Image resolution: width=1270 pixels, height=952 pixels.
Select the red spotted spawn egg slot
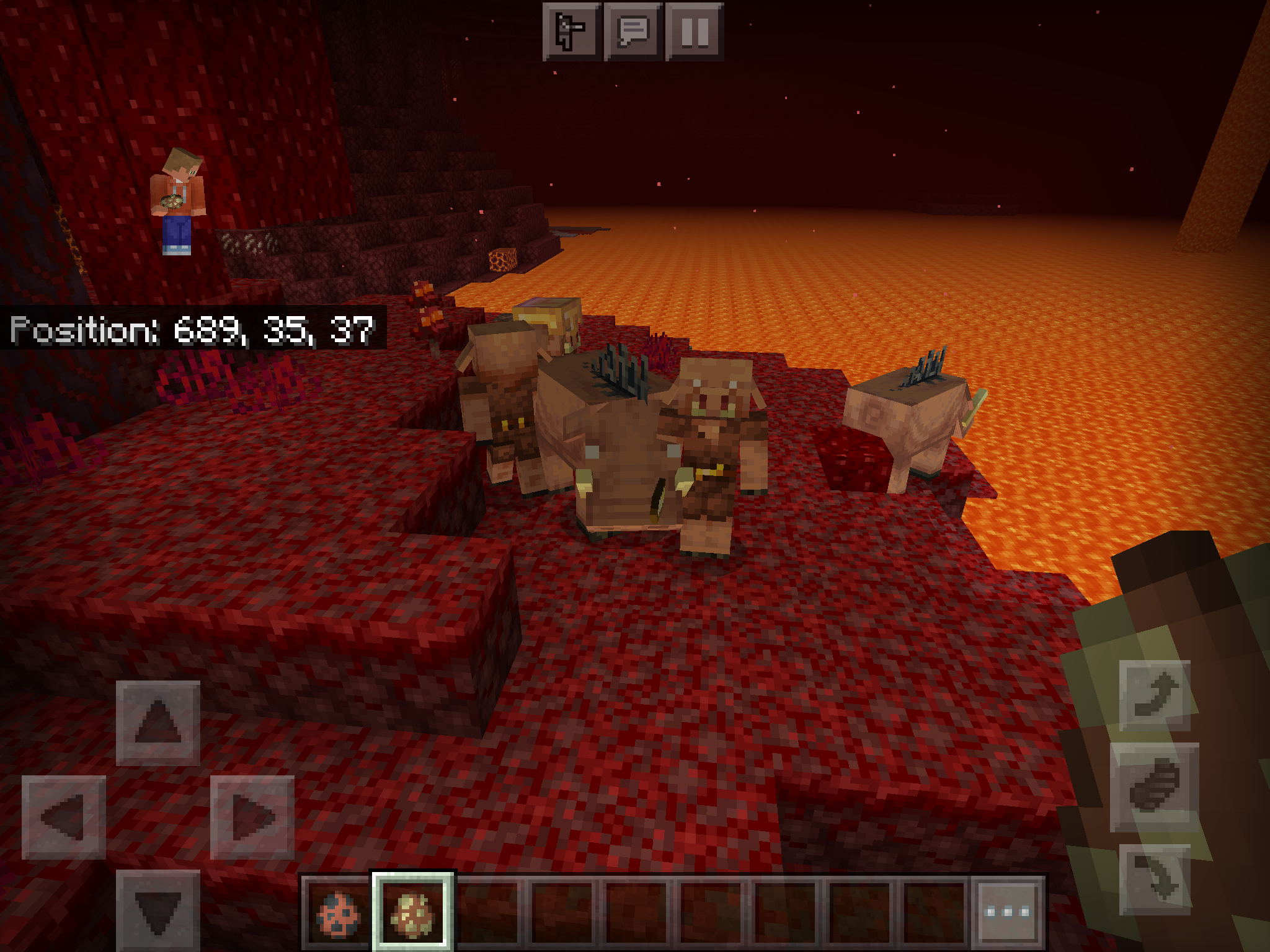(338, 912)
